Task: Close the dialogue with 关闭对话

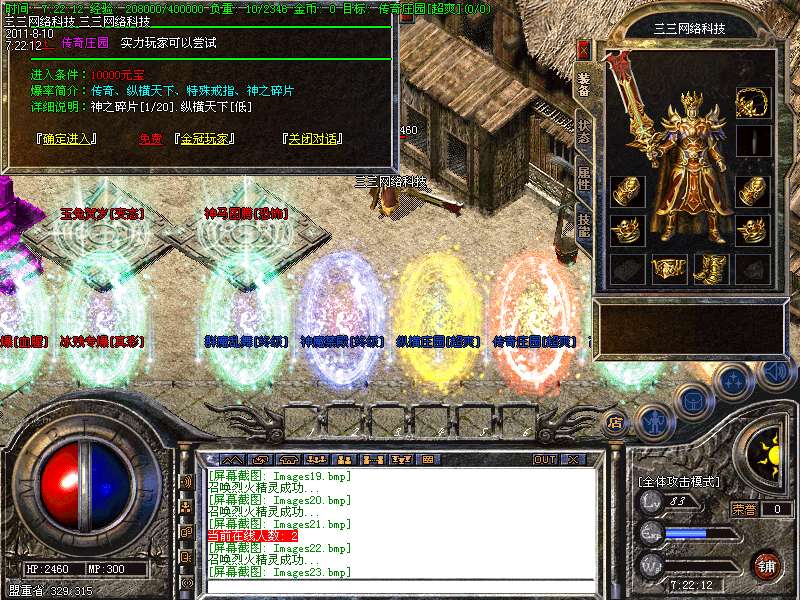Action: click(315, 139)
